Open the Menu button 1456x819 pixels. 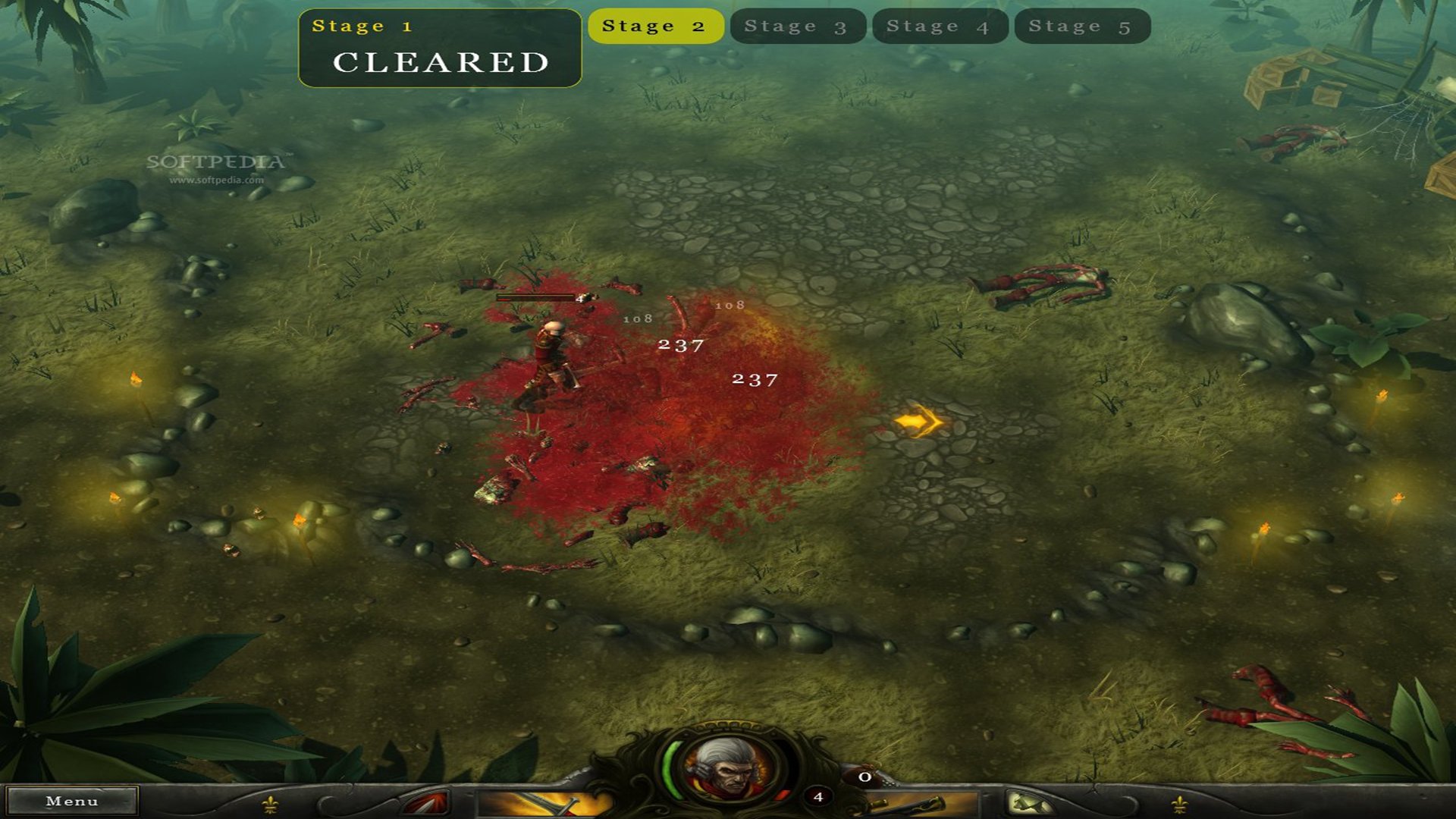[x=72, y=801]
